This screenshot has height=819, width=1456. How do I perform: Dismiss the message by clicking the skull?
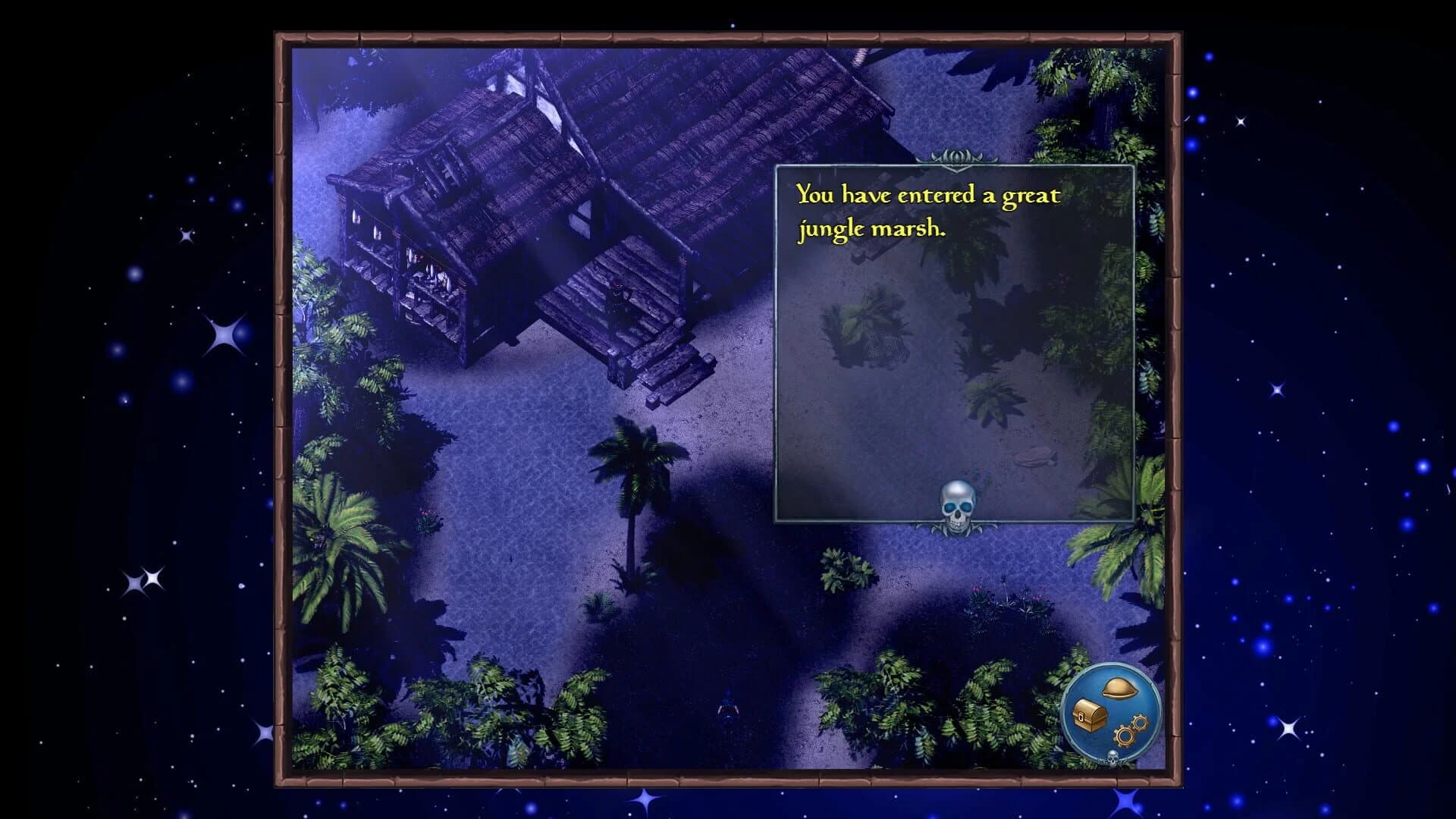coord(959,500)
